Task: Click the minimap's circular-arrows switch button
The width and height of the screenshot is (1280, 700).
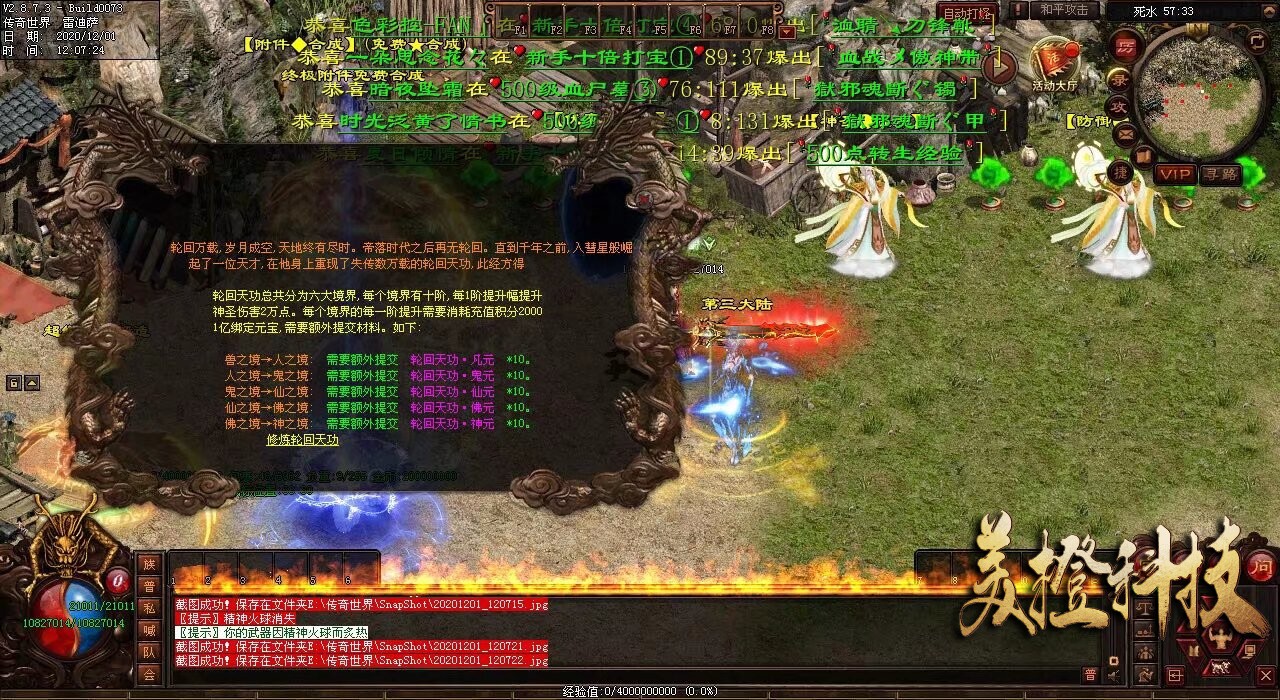Action: [1257, 41]
